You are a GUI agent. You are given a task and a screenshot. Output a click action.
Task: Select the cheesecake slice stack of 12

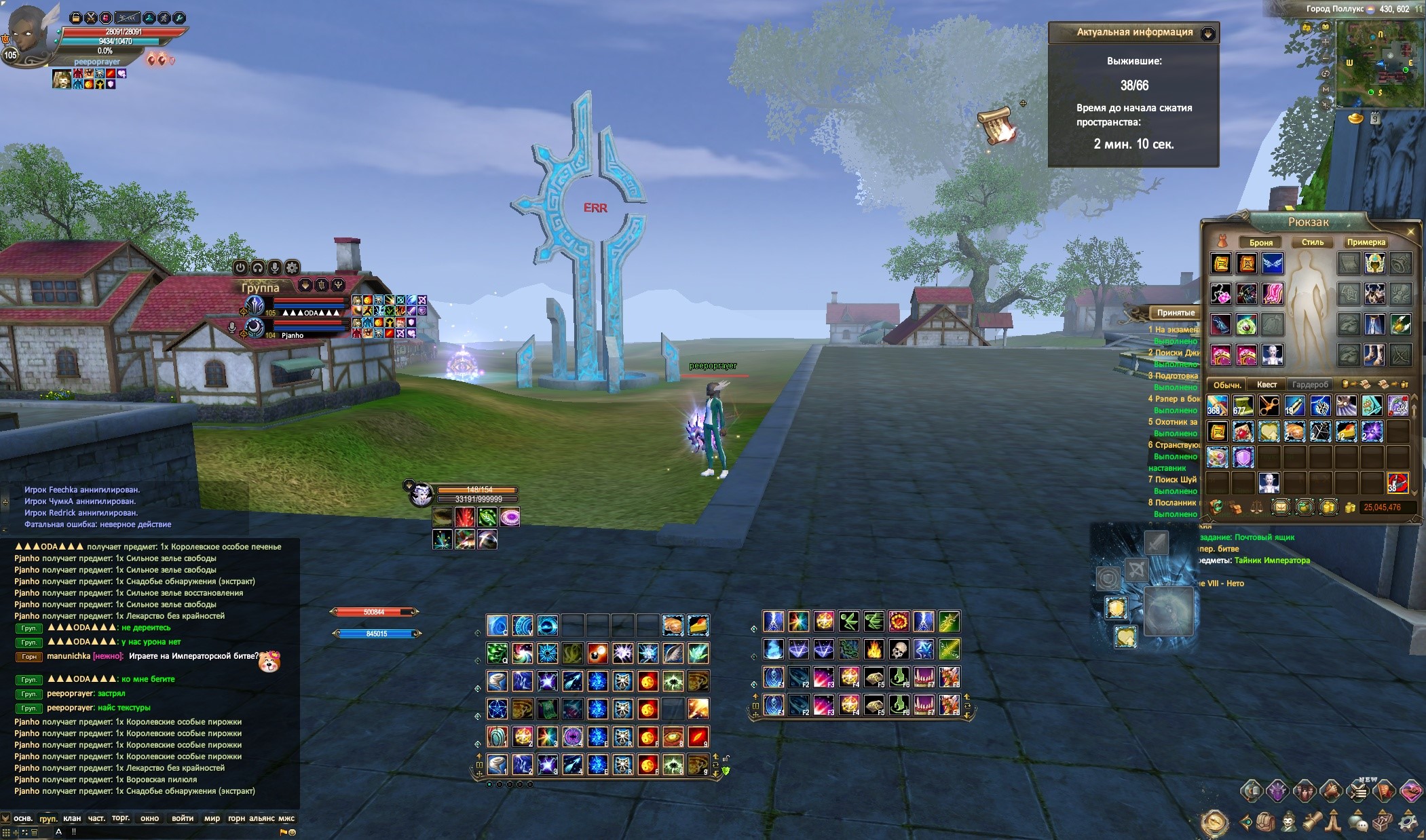click(x=698, y=624)
